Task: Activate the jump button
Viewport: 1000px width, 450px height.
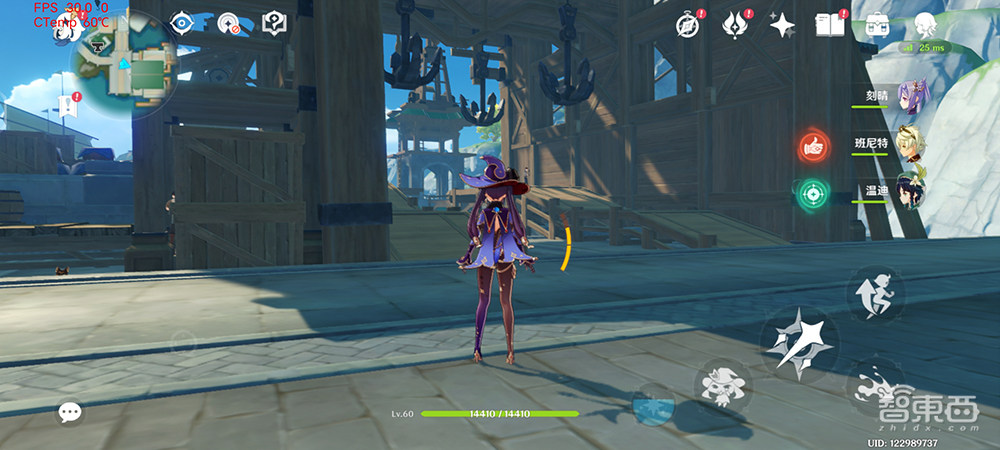Action: (x=876, y=294)
